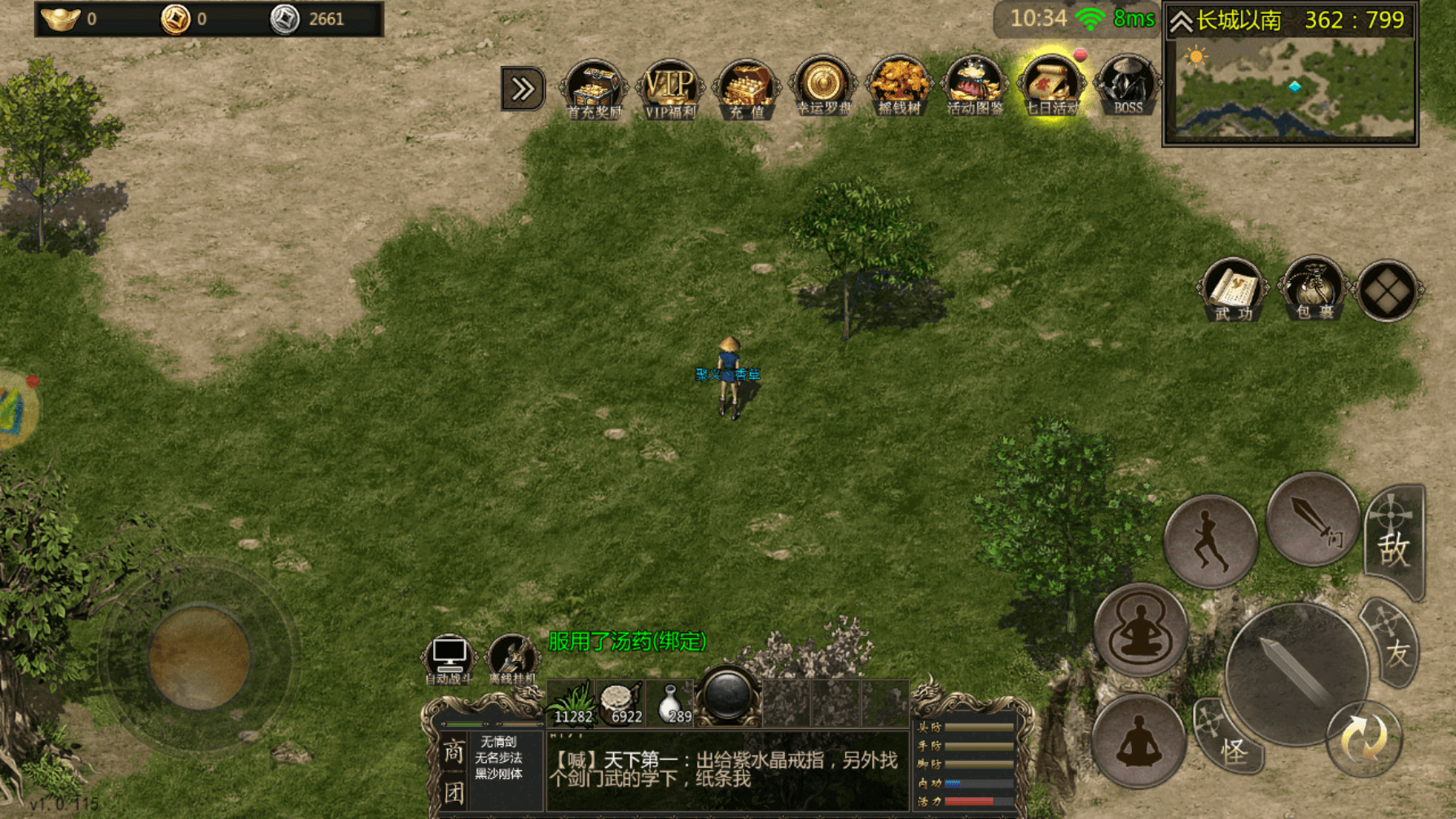
Task: Open the VIP福利 benefits icon
Action: tap(669, 90)
